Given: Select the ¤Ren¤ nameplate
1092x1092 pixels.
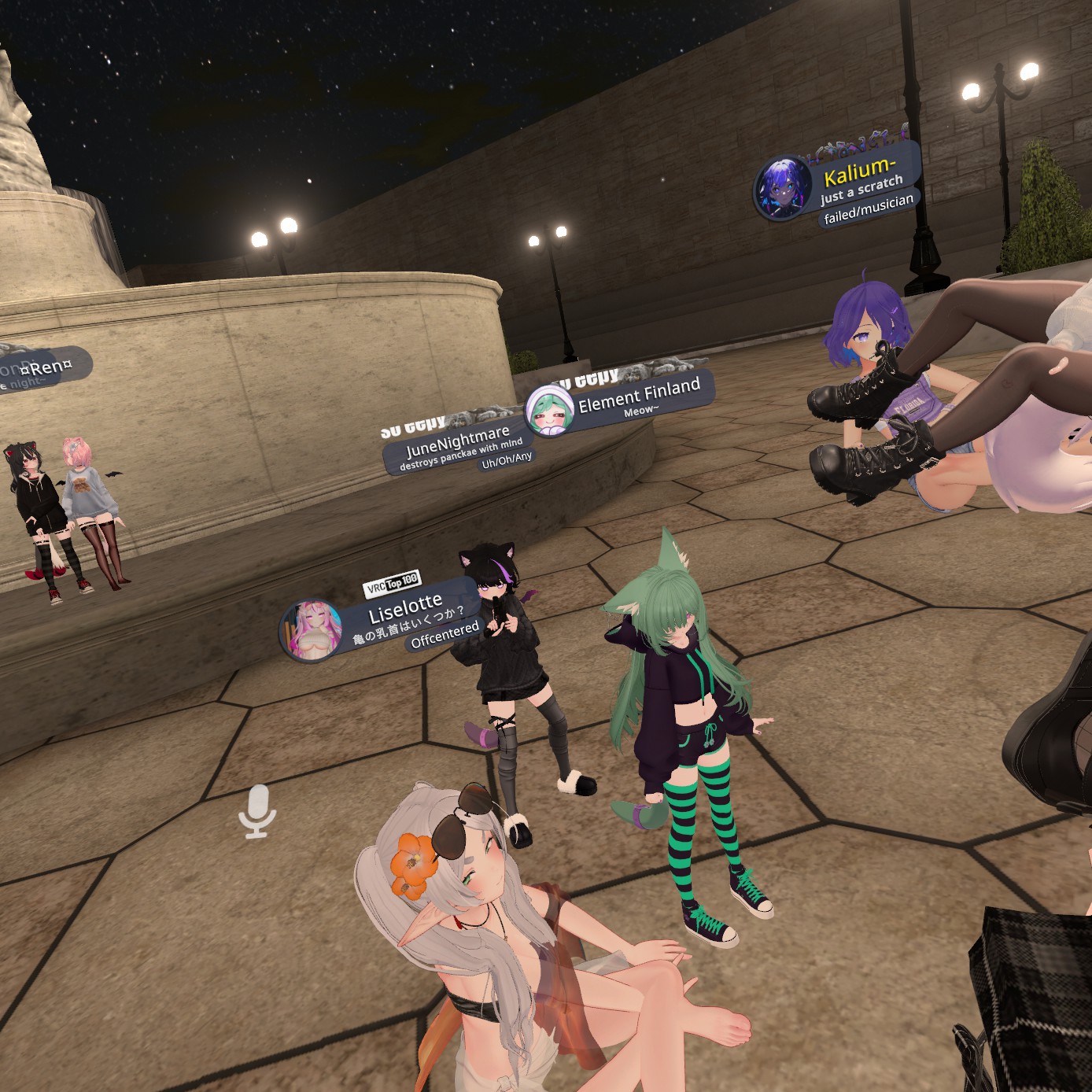Looking at the screenshot, I should 47,367.
